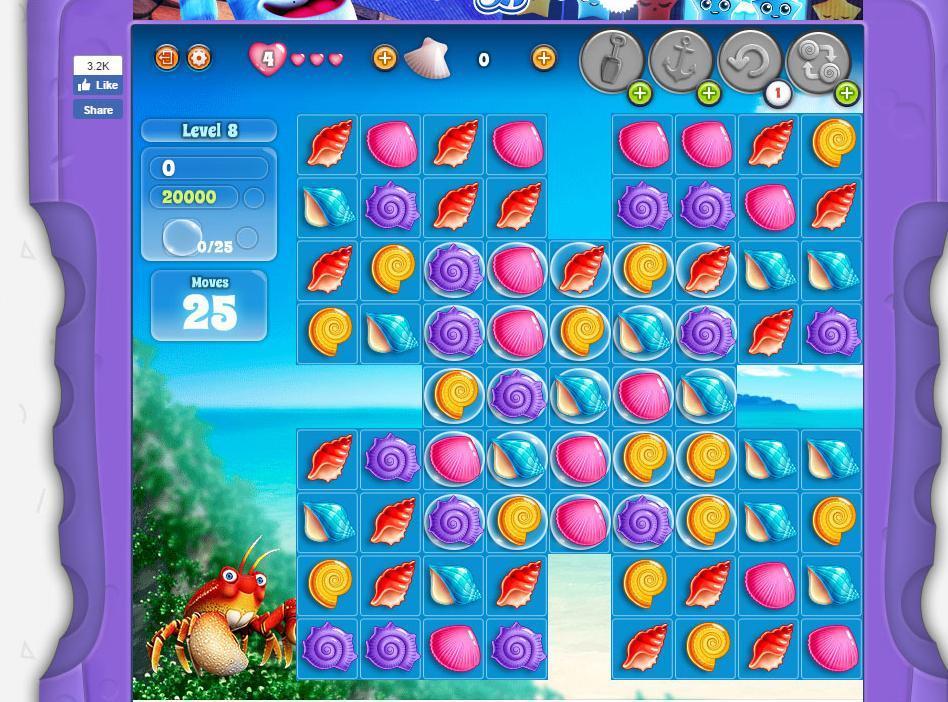Add more swap boosters with the green plus
Viewport: 948px width, 702px height.
coord(846,94)
